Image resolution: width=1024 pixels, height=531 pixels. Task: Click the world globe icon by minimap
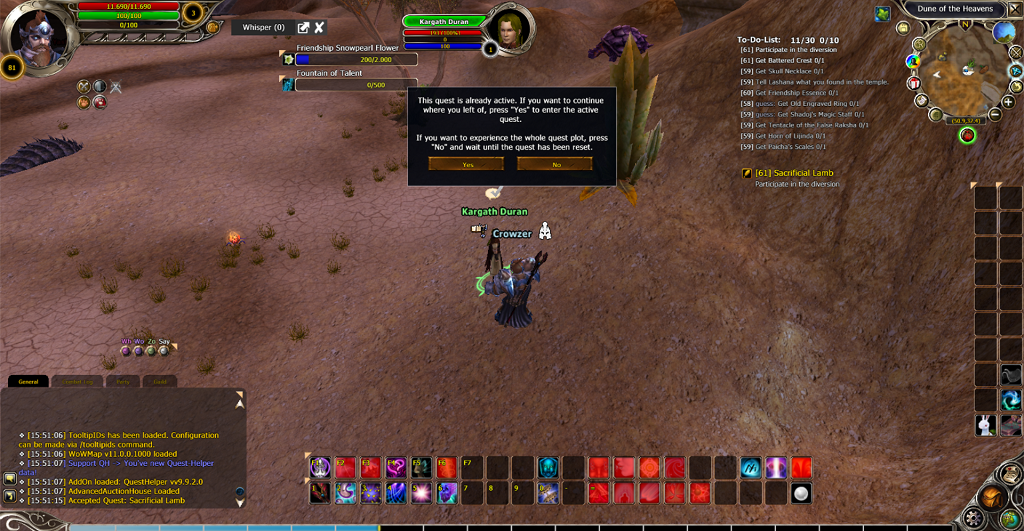click(1005, 31)
